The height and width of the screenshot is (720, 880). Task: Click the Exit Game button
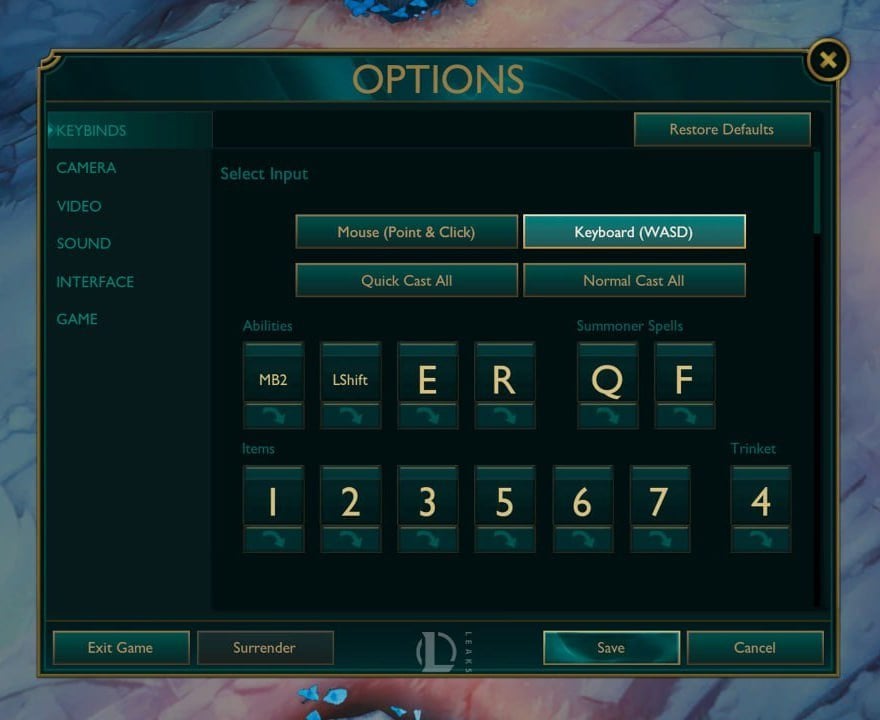(120, 648)
